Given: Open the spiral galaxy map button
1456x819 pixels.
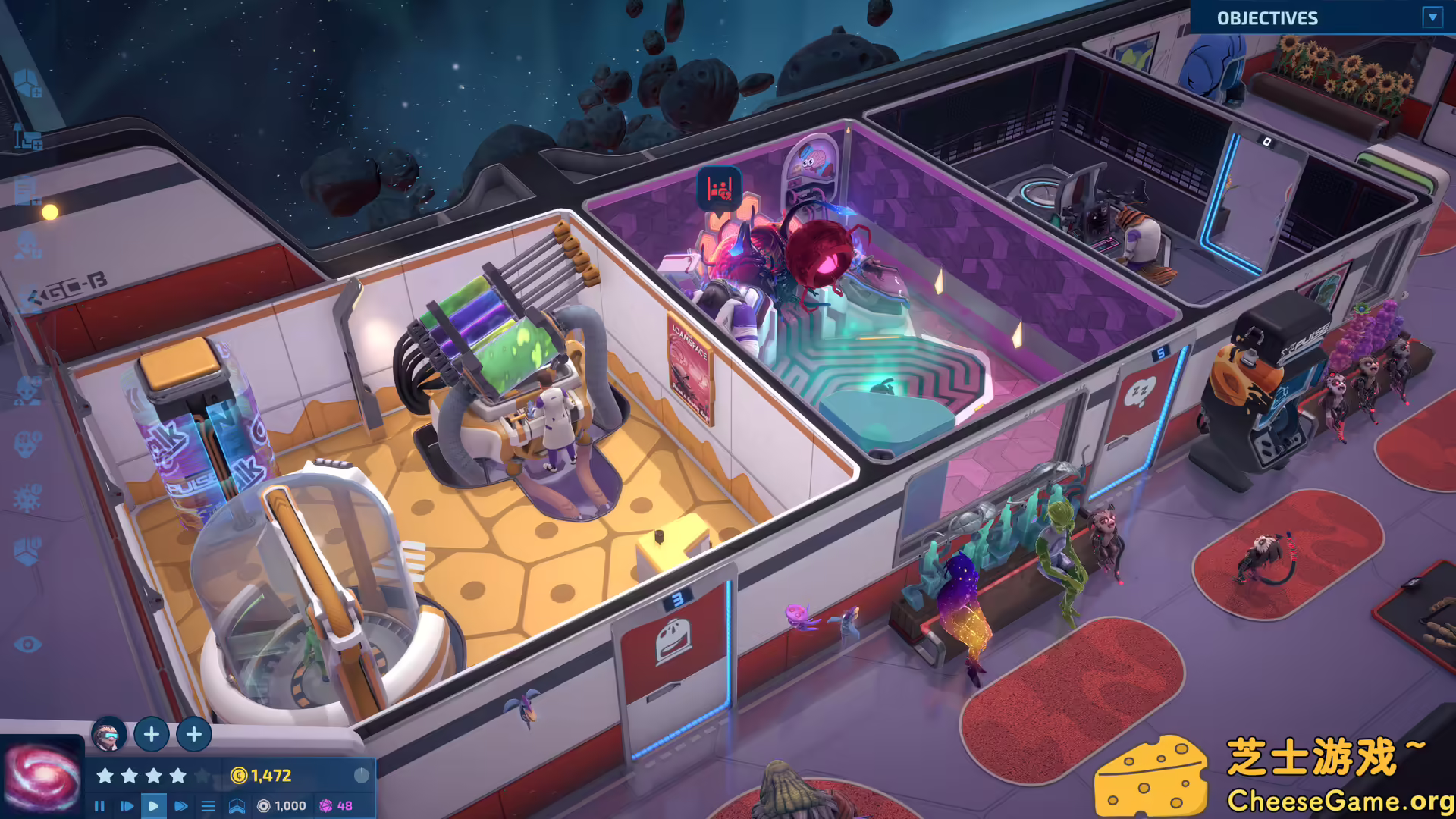Looking at the screenshot, I should (x=42, y=779).
